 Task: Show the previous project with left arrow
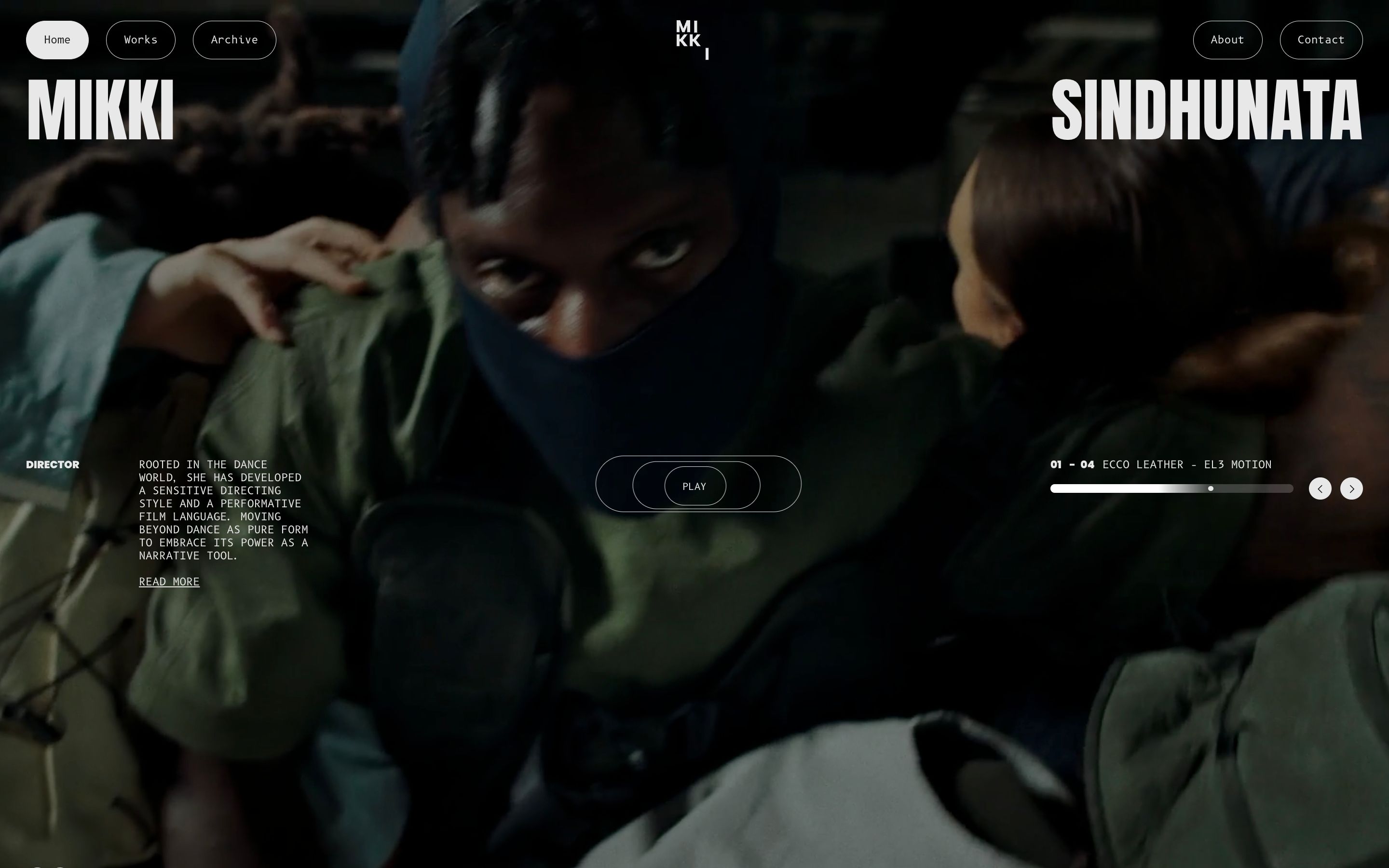tap(1320, 488)
